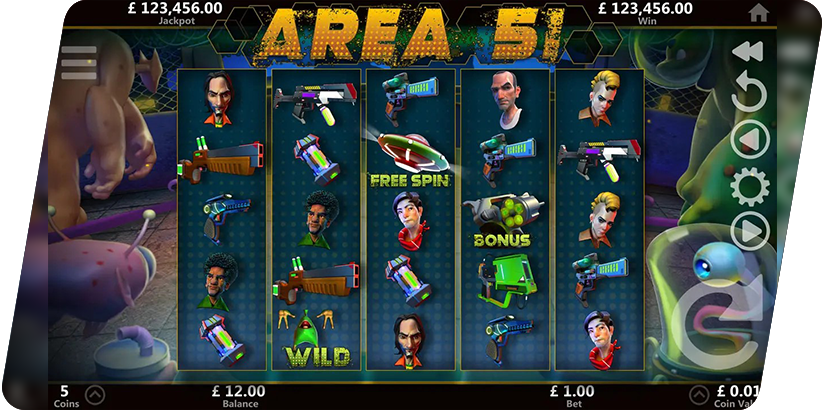Raise the coin value
The width and height of the screenshot is (825, 410).
pyautogui.click(x=698, y=393)
